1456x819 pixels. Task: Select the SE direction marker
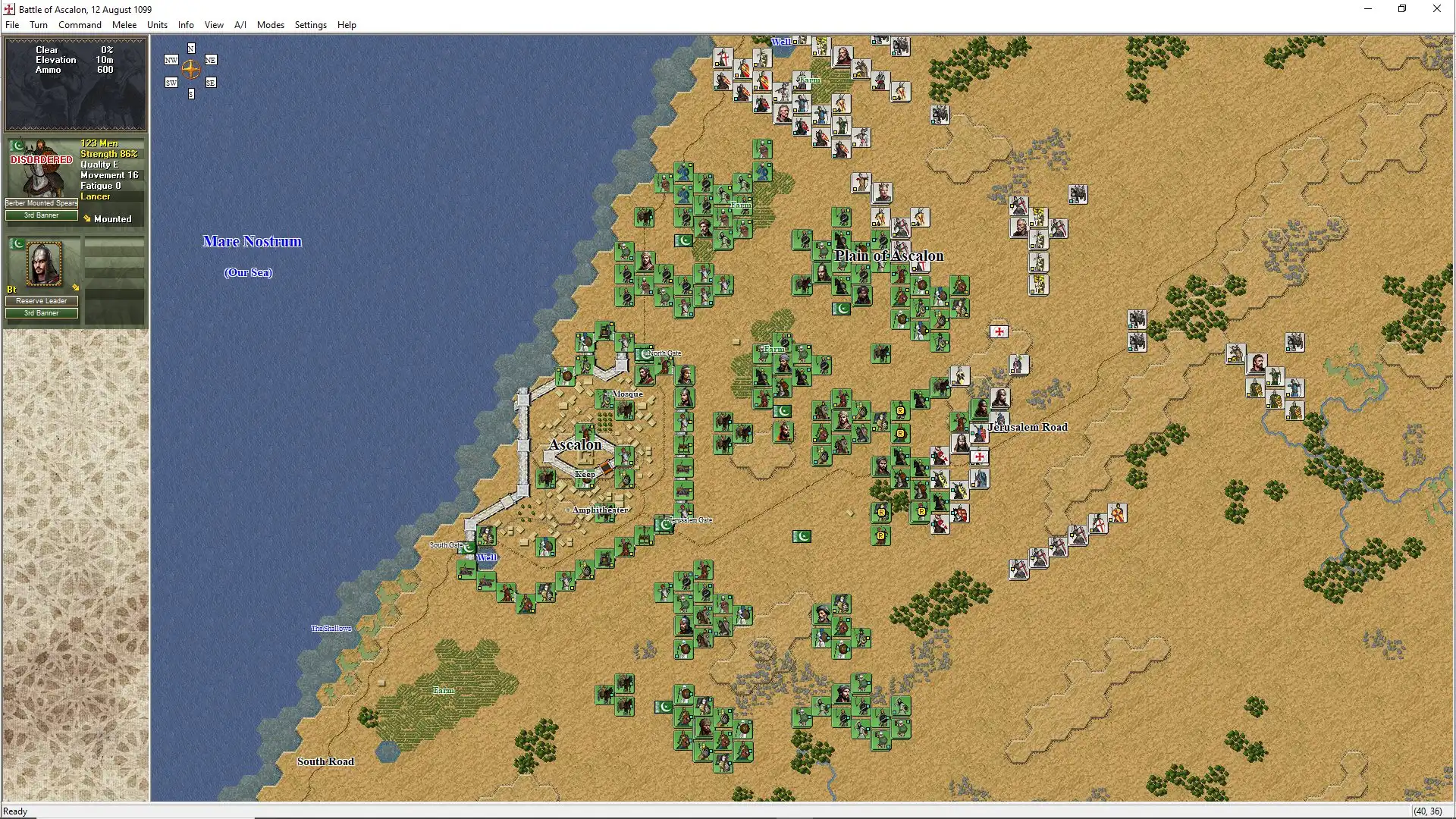tap(210, 83)
